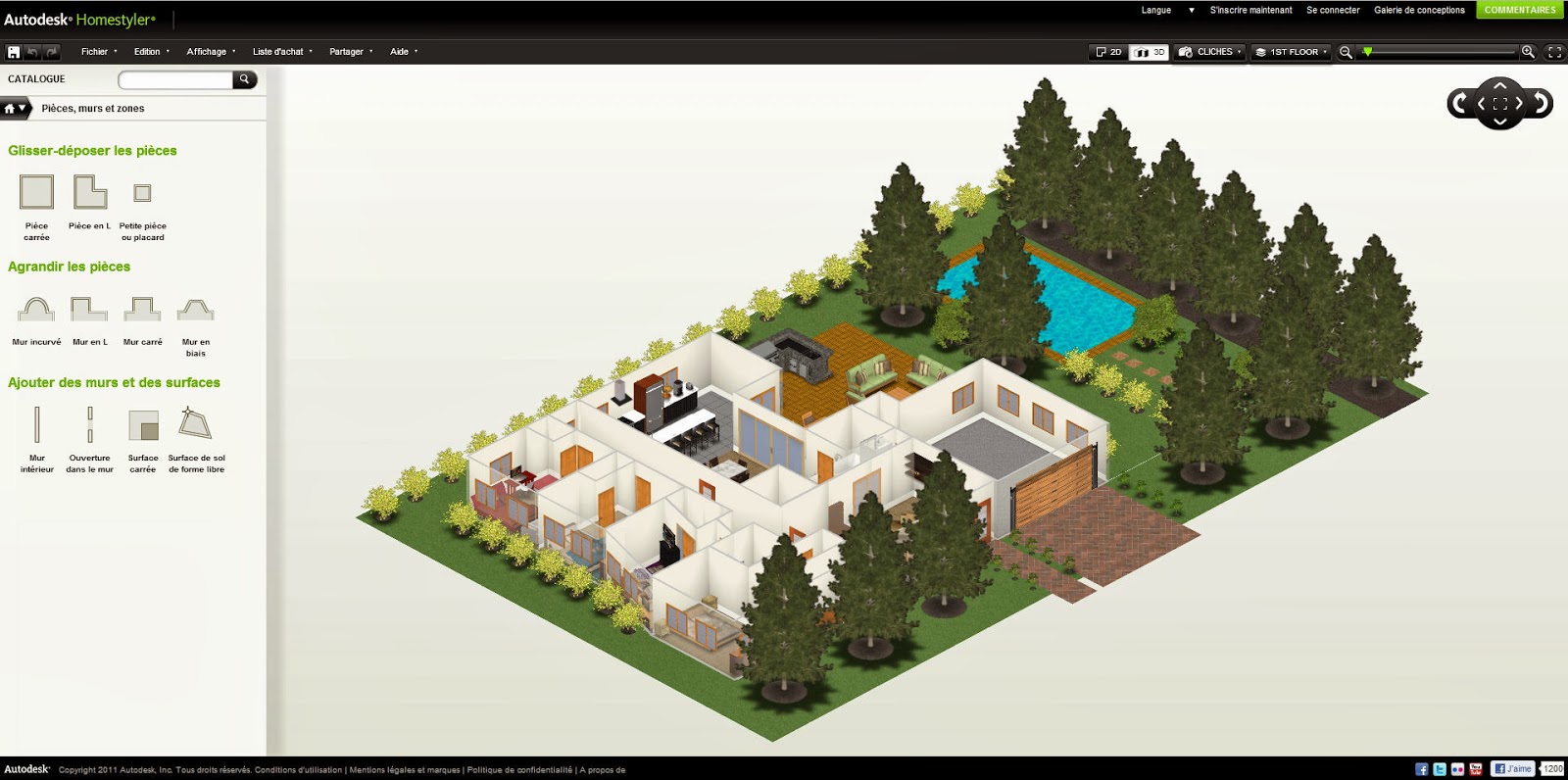The height and width of the screenshot is (780, 1568).
Task: Expand the 1ST FLOOR selector
Action: (1291, 52)
